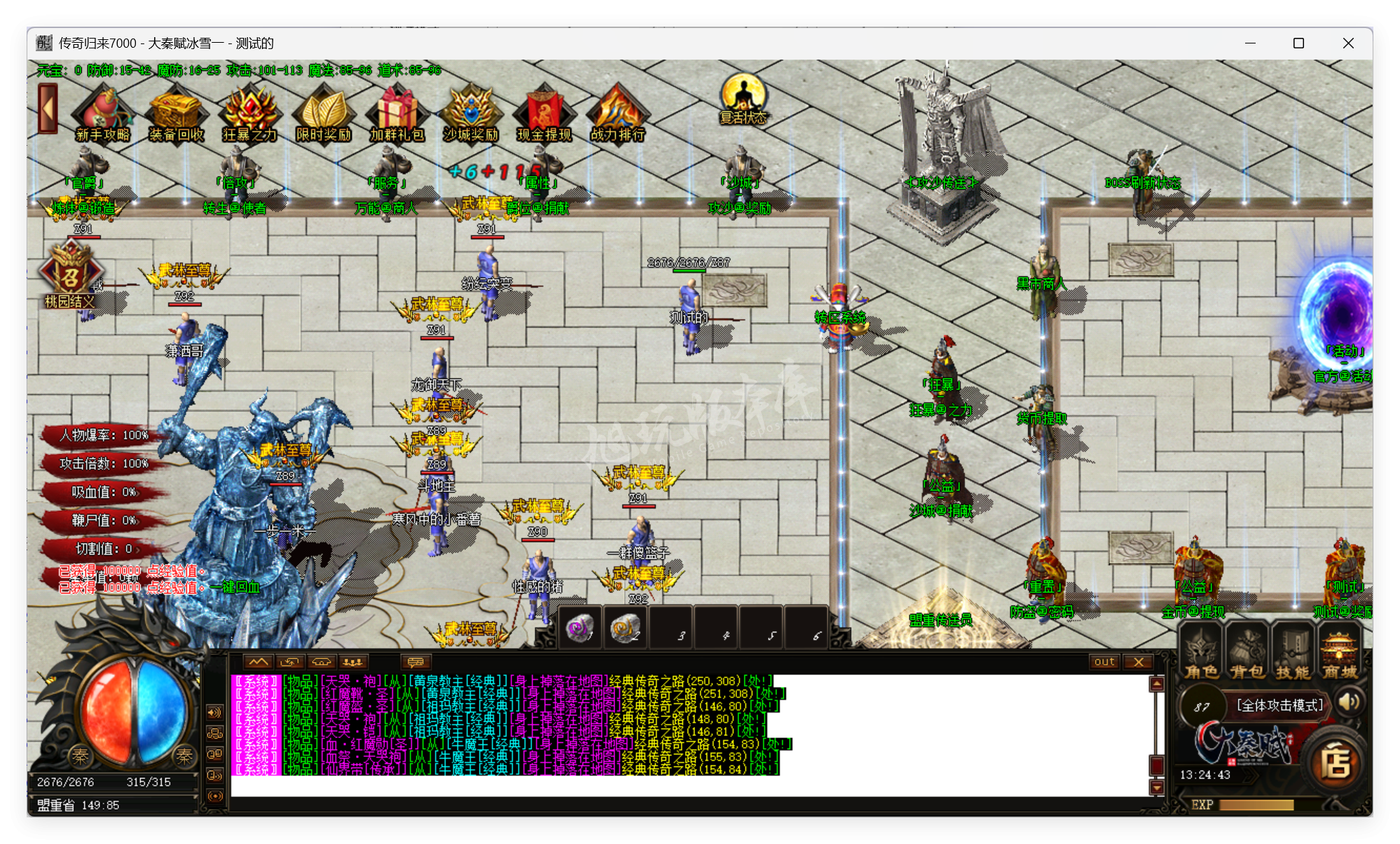Open the 装备回收 treasure chest icon
The image size is (1400, 844).
(176, 114)
